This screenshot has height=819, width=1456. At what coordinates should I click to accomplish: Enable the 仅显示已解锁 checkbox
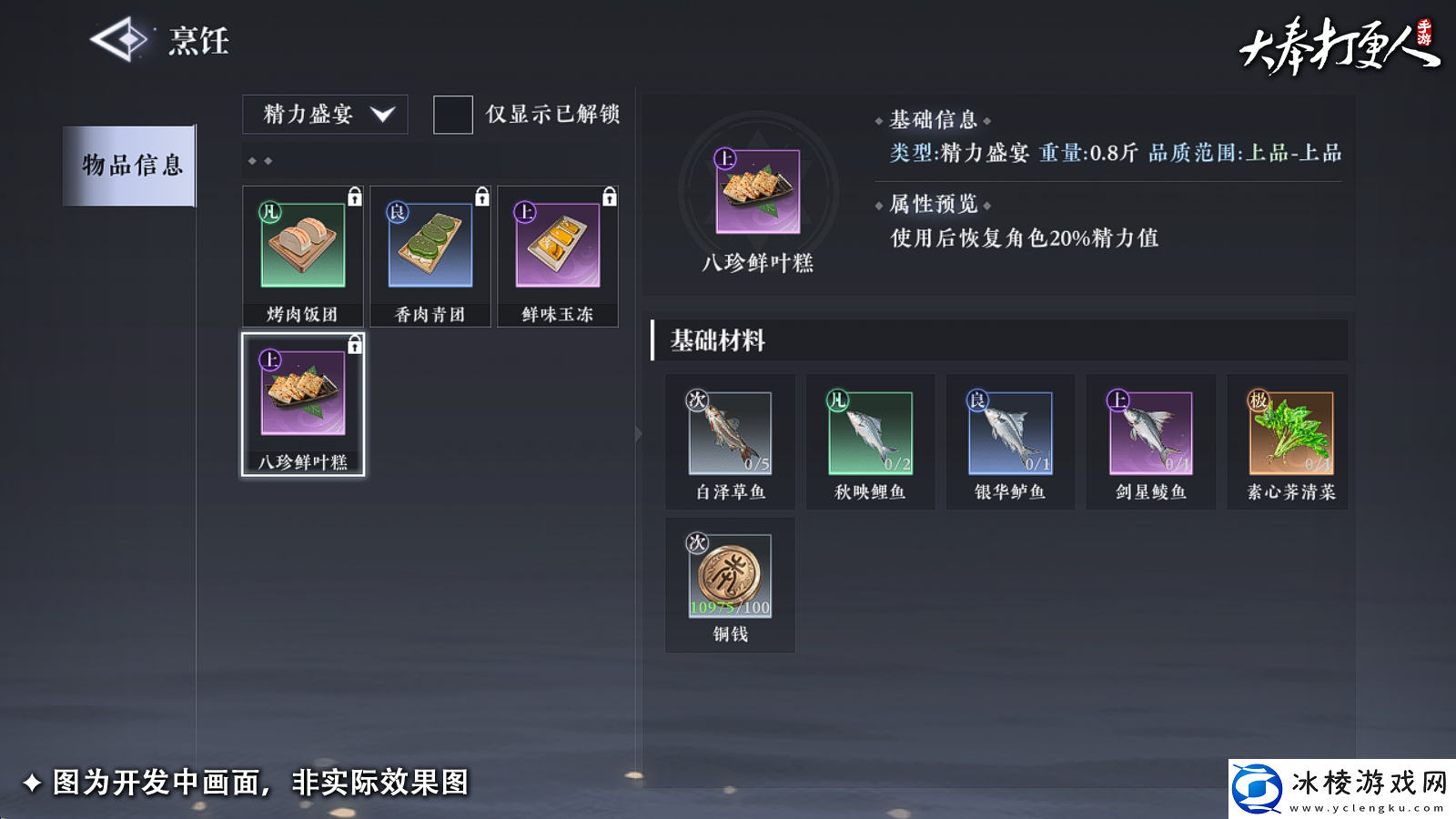point(452,116)
